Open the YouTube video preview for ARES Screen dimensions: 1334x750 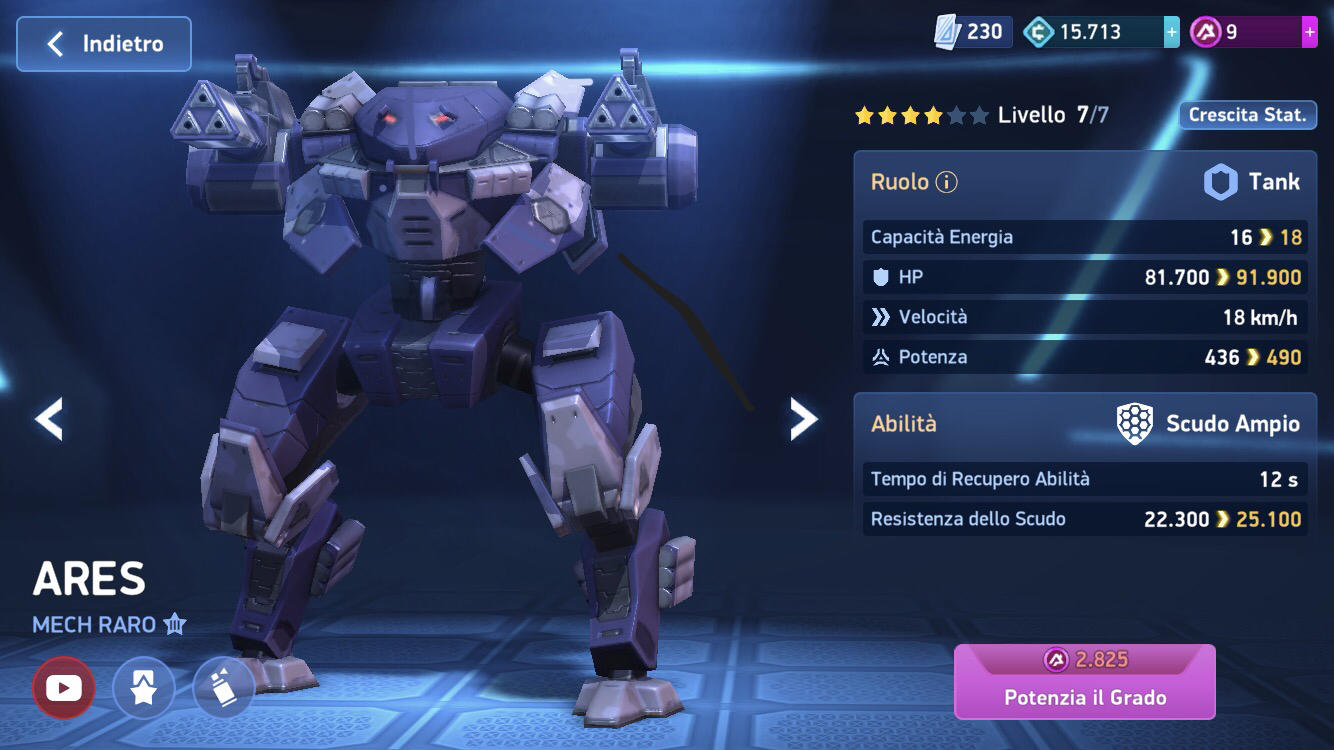point(64,688)
